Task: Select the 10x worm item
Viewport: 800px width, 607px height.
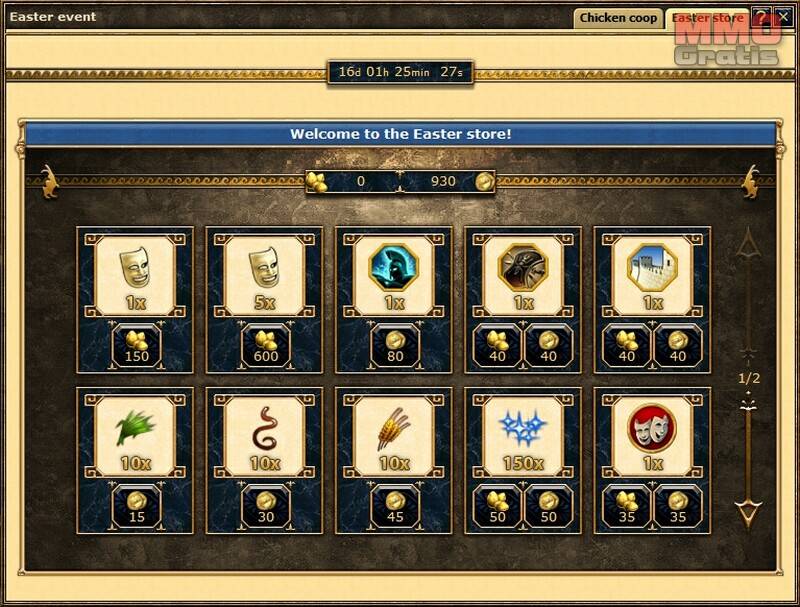Action: coord(264,429)
